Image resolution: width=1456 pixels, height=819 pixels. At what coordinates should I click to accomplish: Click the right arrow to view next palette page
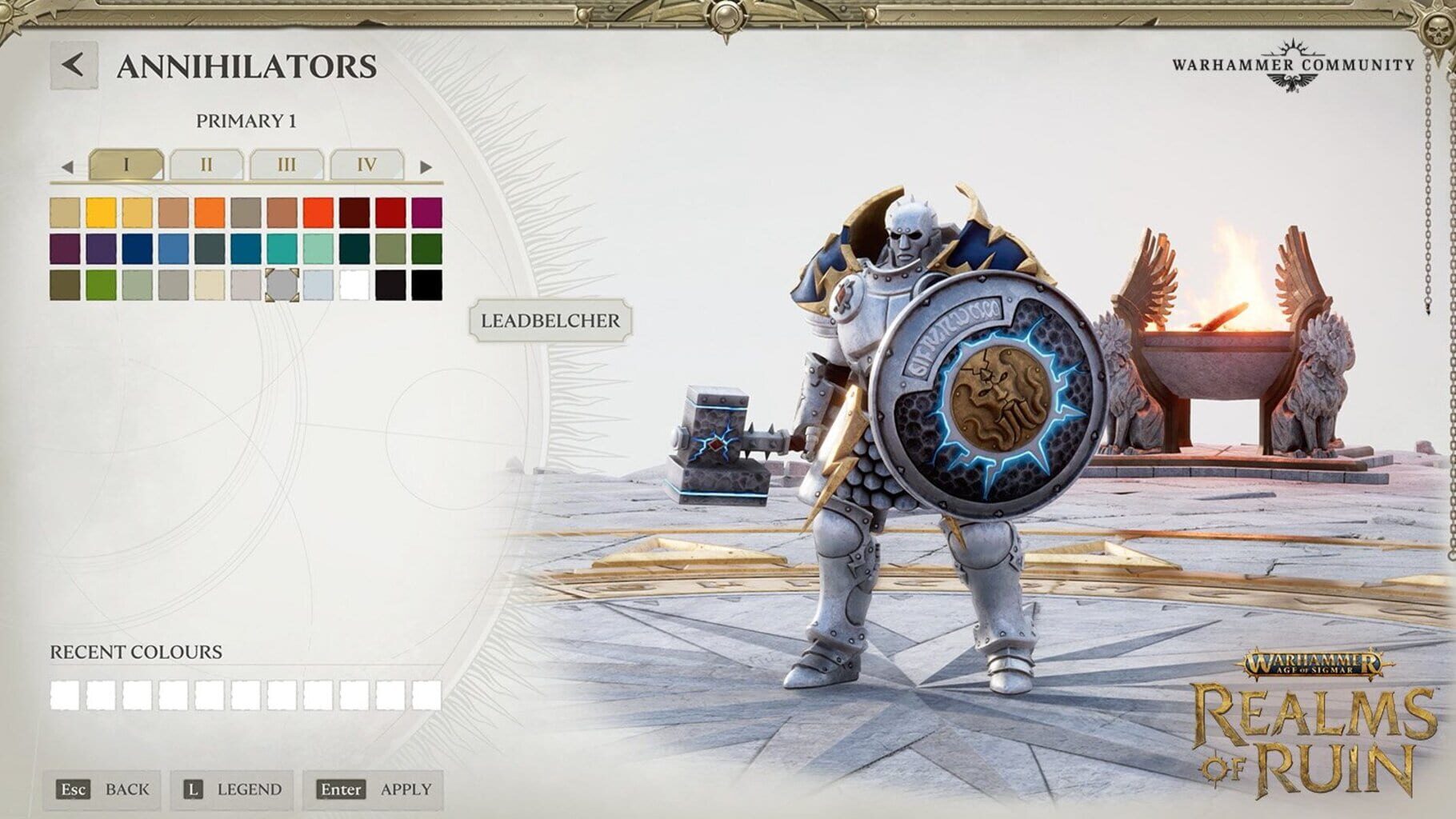[423, 165]
